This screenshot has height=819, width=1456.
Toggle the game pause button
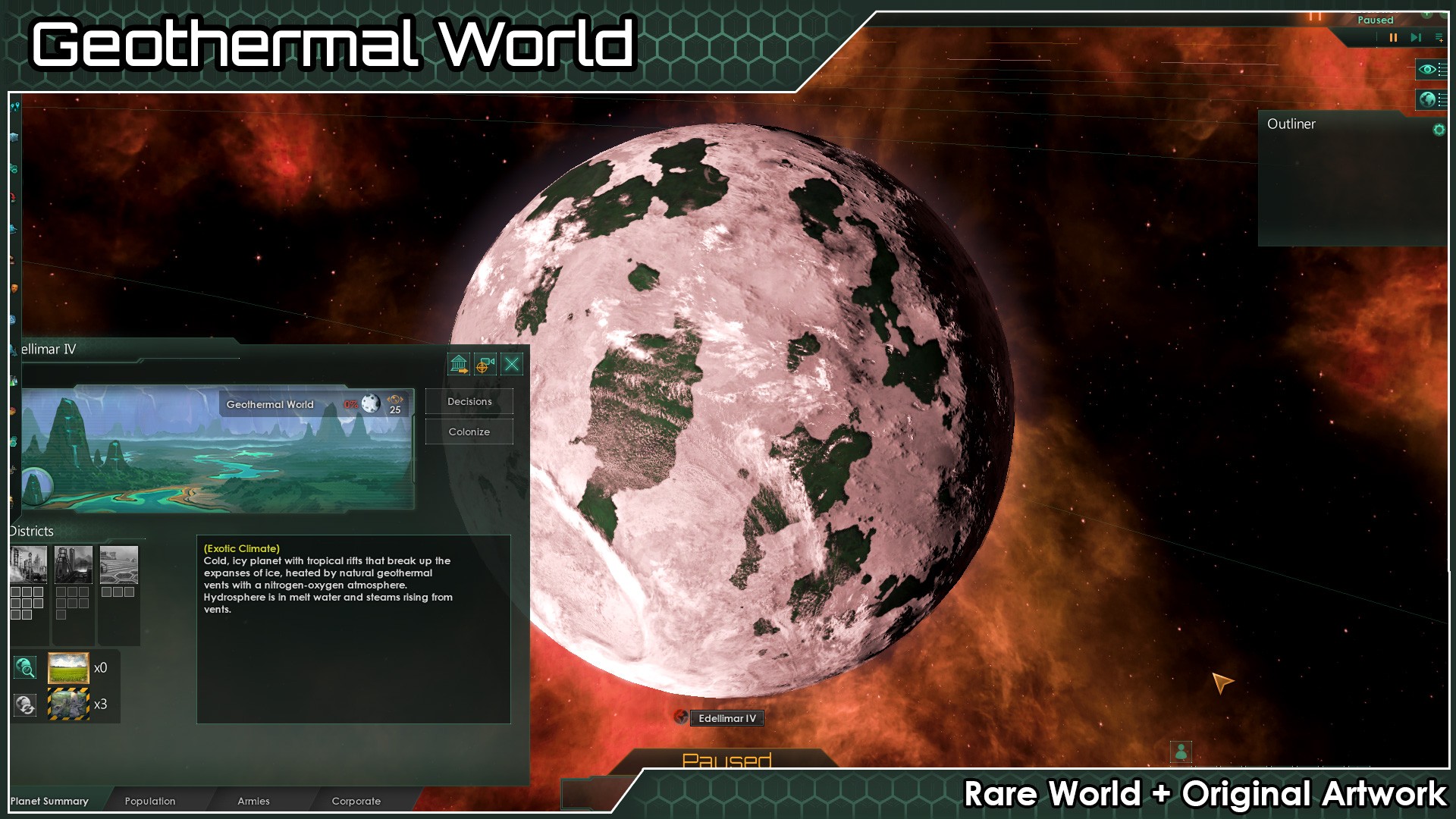(1393, 37)
